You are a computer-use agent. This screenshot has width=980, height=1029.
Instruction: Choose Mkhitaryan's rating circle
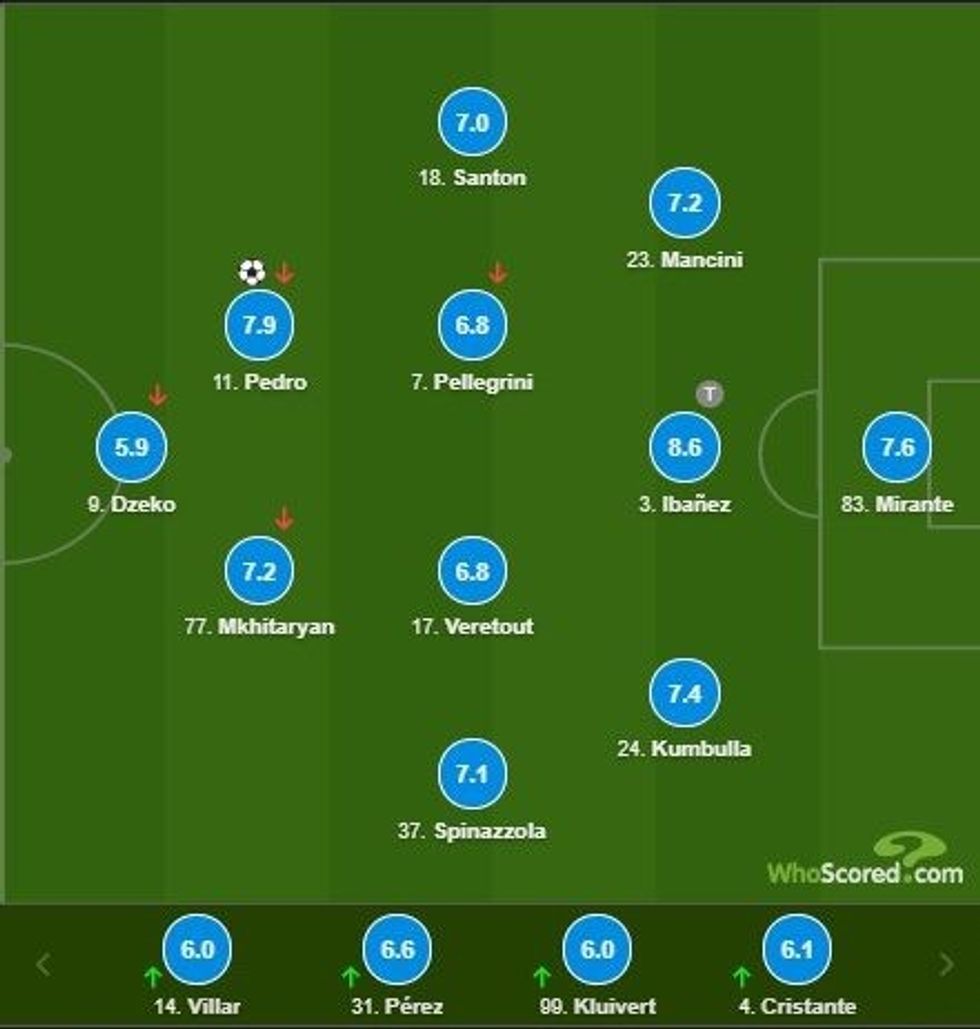click(259, 570)
